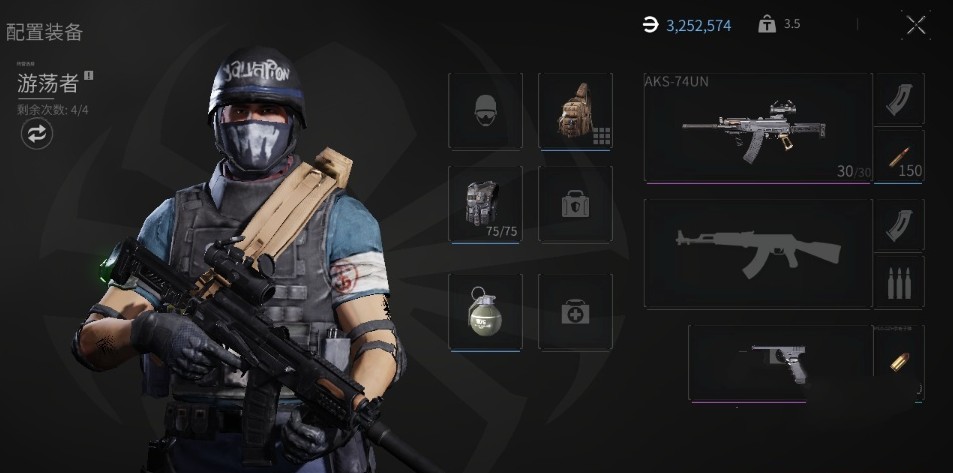Choose the empty secondary rifle slot
The height and width of the screenshot is (473, 953).
758,253
